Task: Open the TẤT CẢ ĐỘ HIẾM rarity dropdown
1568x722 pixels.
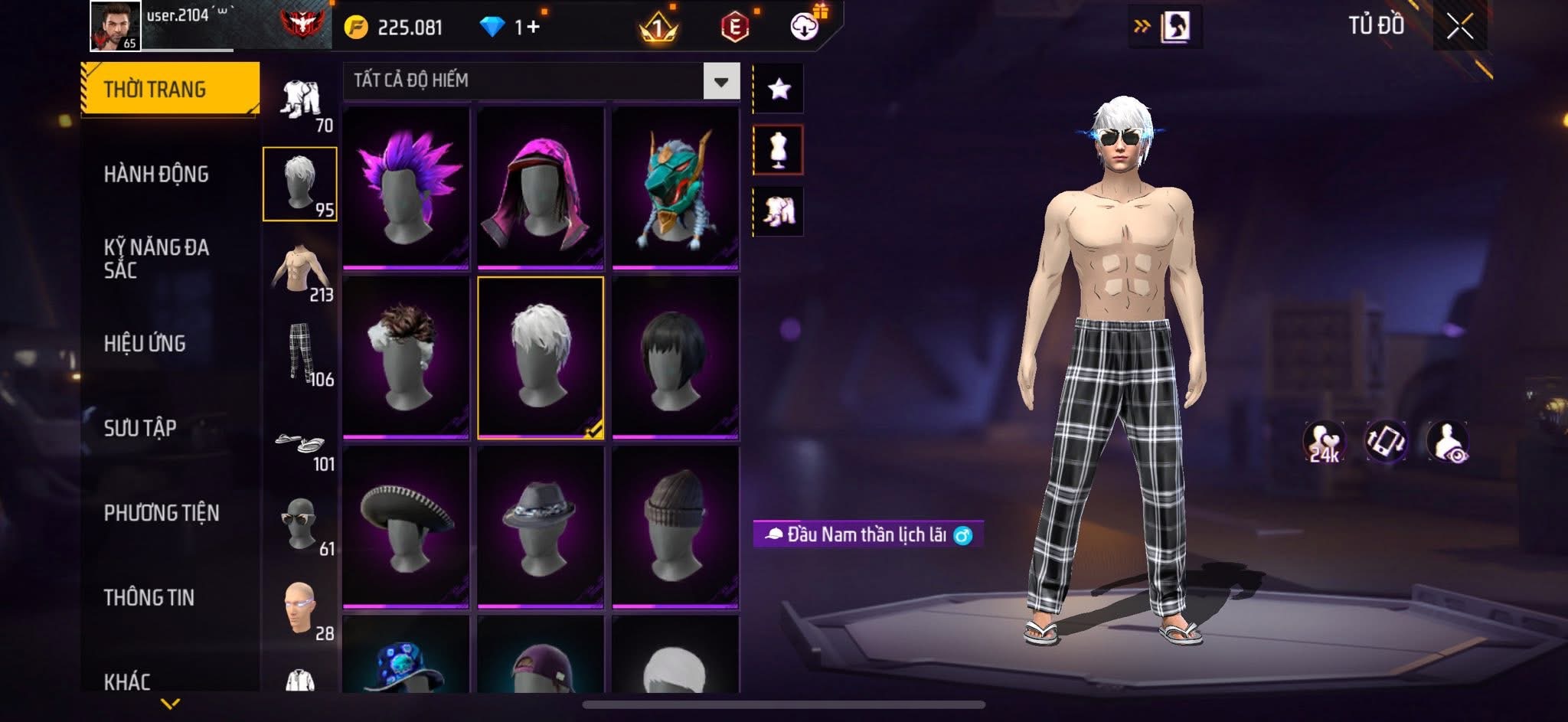Action: (x=720, y=81)
